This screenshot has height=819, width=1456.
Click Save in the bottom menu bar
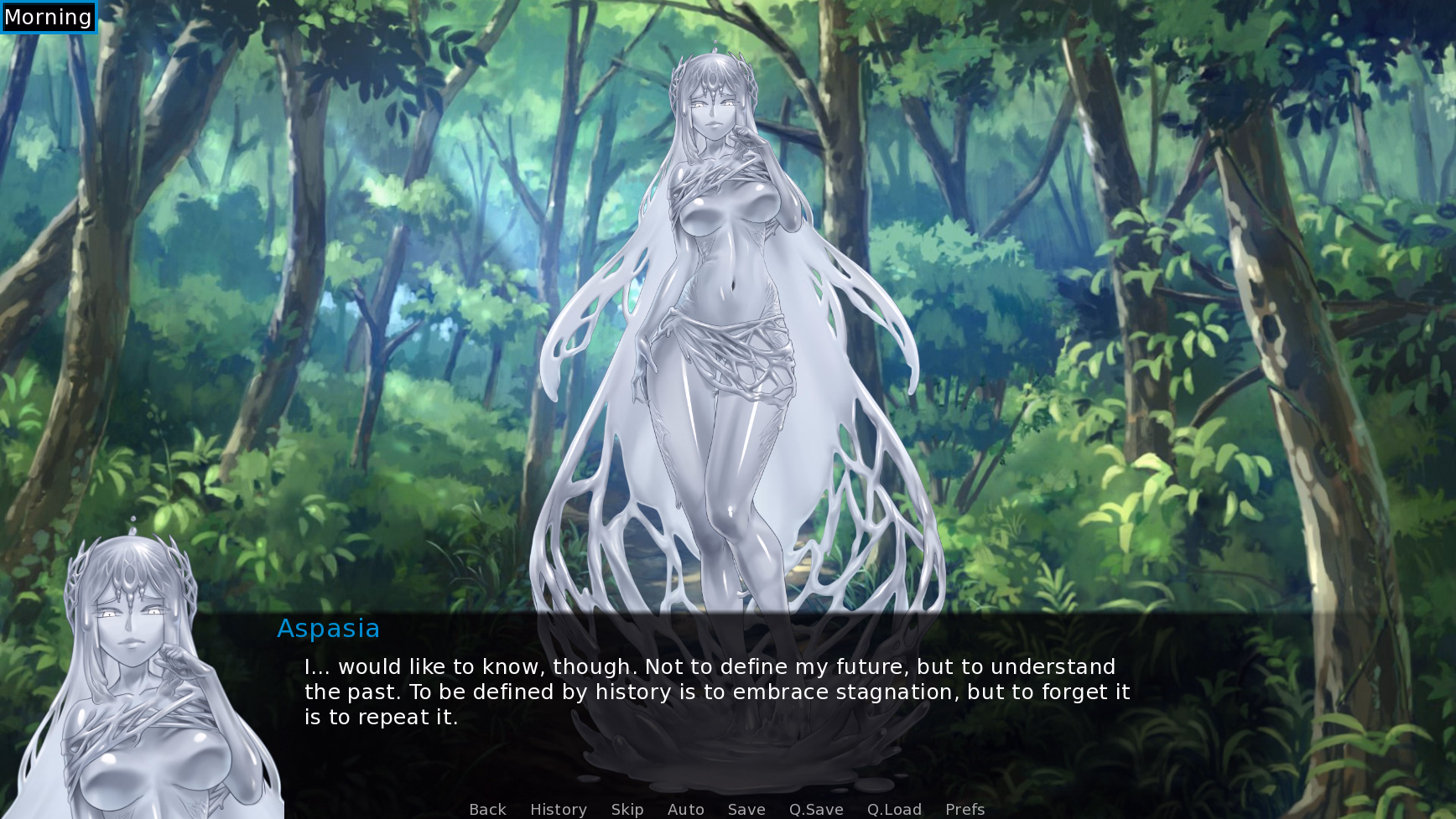point(746,809)
